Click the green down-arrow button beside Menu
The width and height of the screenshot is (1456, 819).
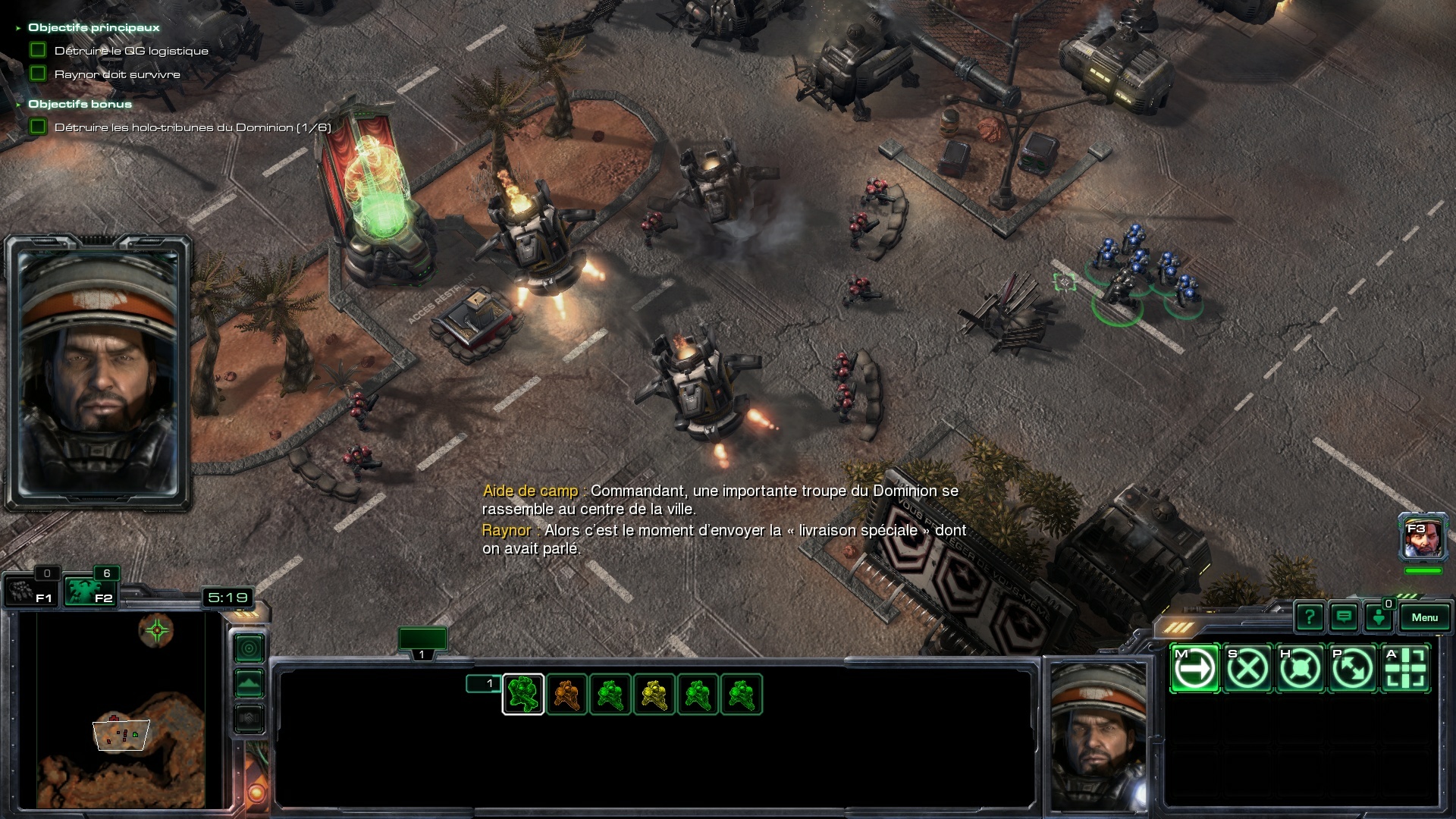point(1379,617)
